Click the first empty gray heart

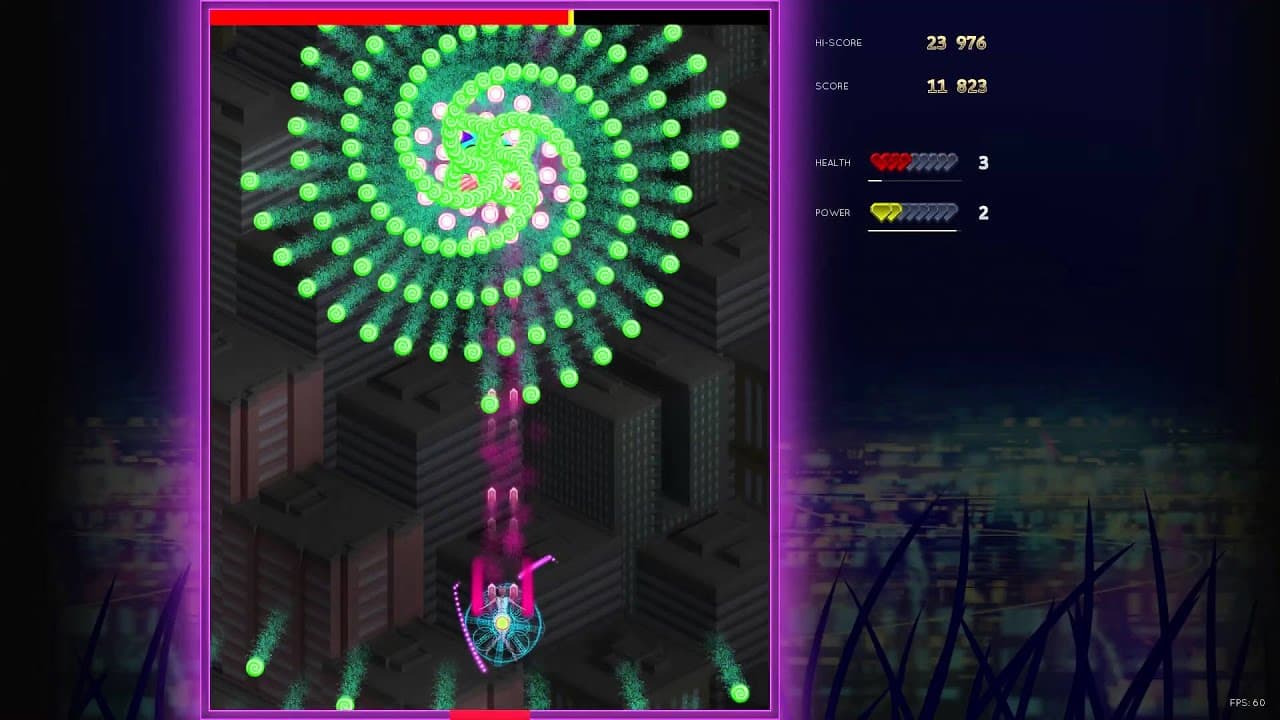click(x=915, y=161)
